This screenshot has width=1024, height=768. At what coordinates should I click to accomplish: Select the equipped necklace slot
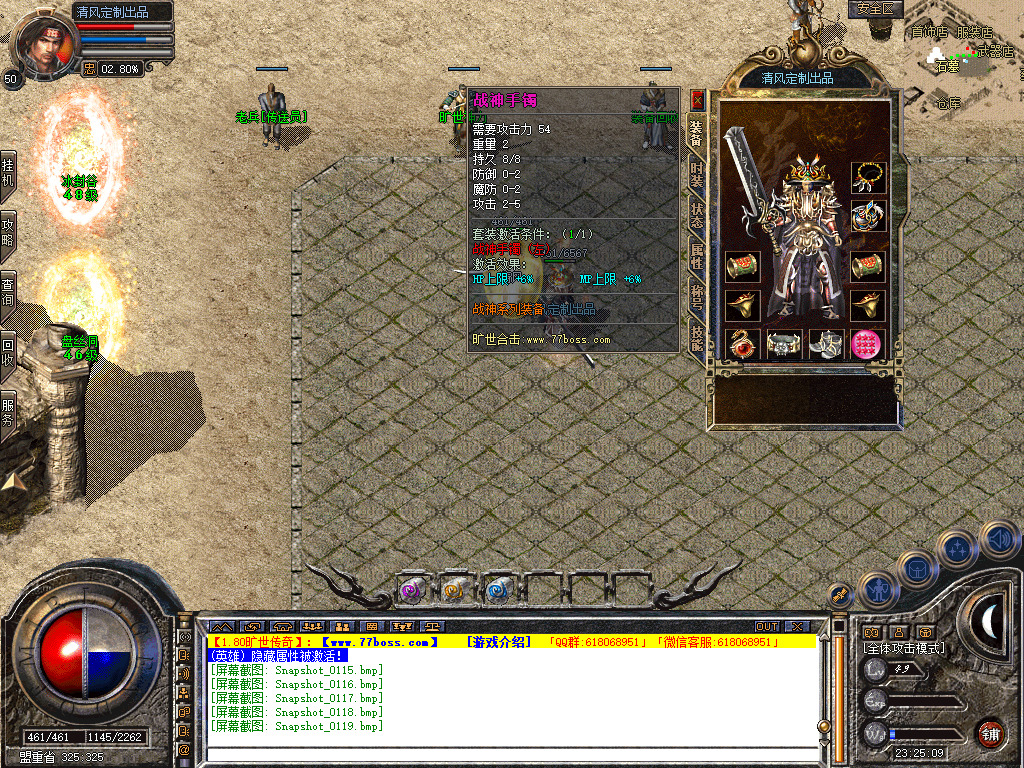[868, 178]
